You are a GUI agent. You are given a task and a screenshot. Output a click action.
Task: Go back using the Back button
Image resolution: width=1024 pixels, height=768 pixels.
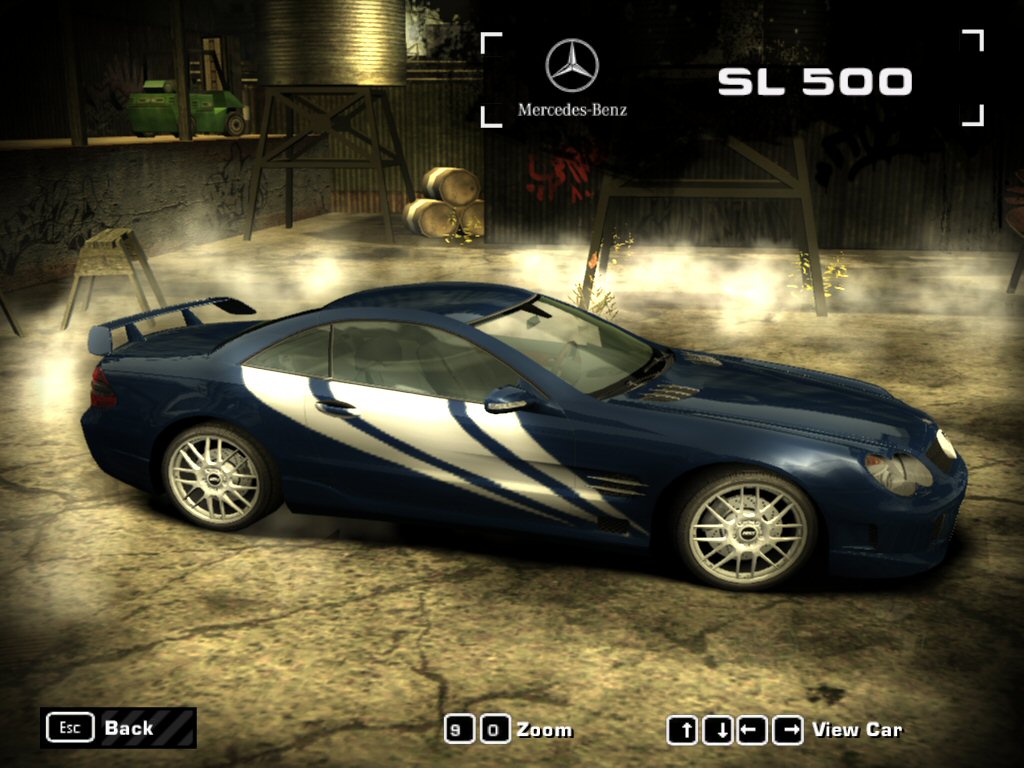118,728
